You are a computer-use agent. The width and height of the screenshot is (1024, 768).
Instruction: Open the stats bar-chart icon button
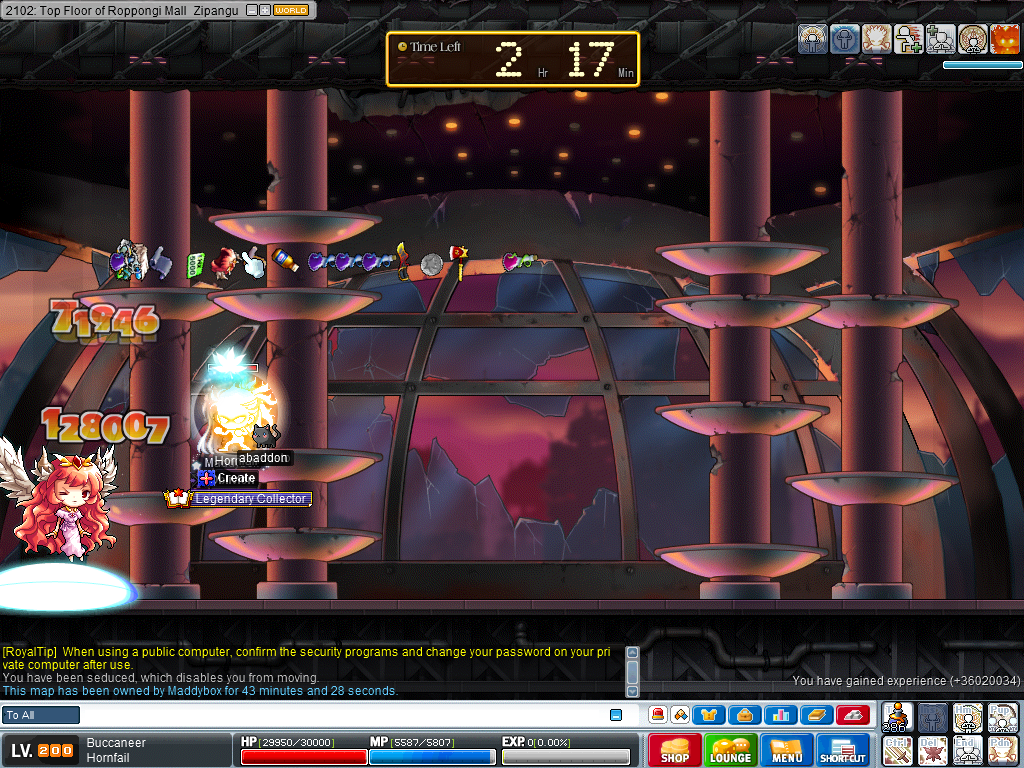pyautogui.click(x=781, y=715)
